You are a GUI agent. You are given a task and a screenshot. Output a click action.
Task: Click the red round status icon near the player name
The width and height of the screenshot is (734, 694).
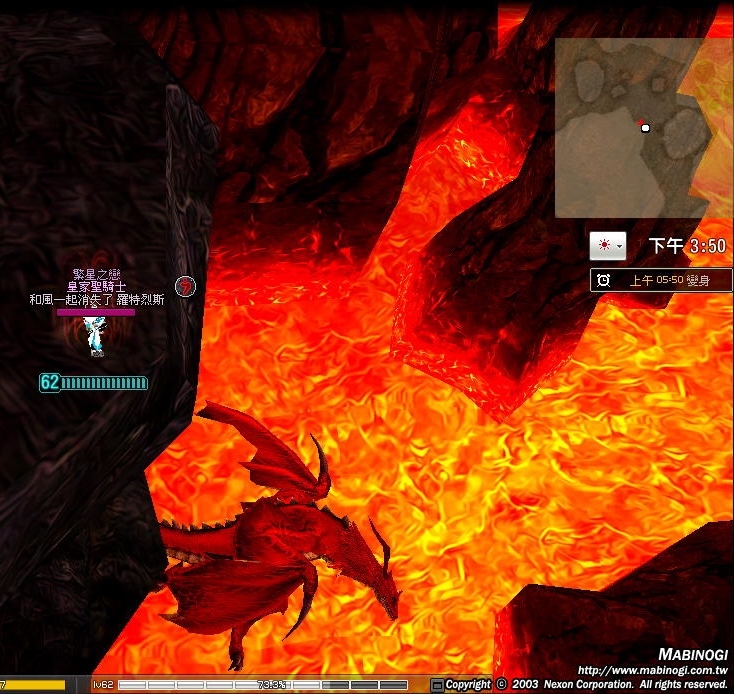[x=185, y=286]
